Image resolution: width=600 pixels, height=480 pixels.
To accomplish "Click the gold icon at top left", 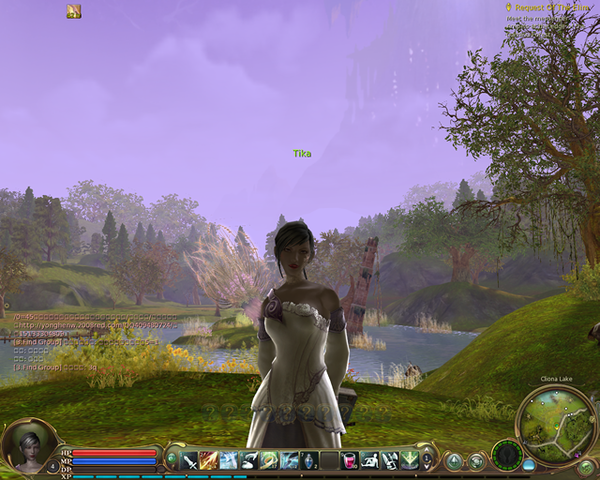I will (74, 11).
